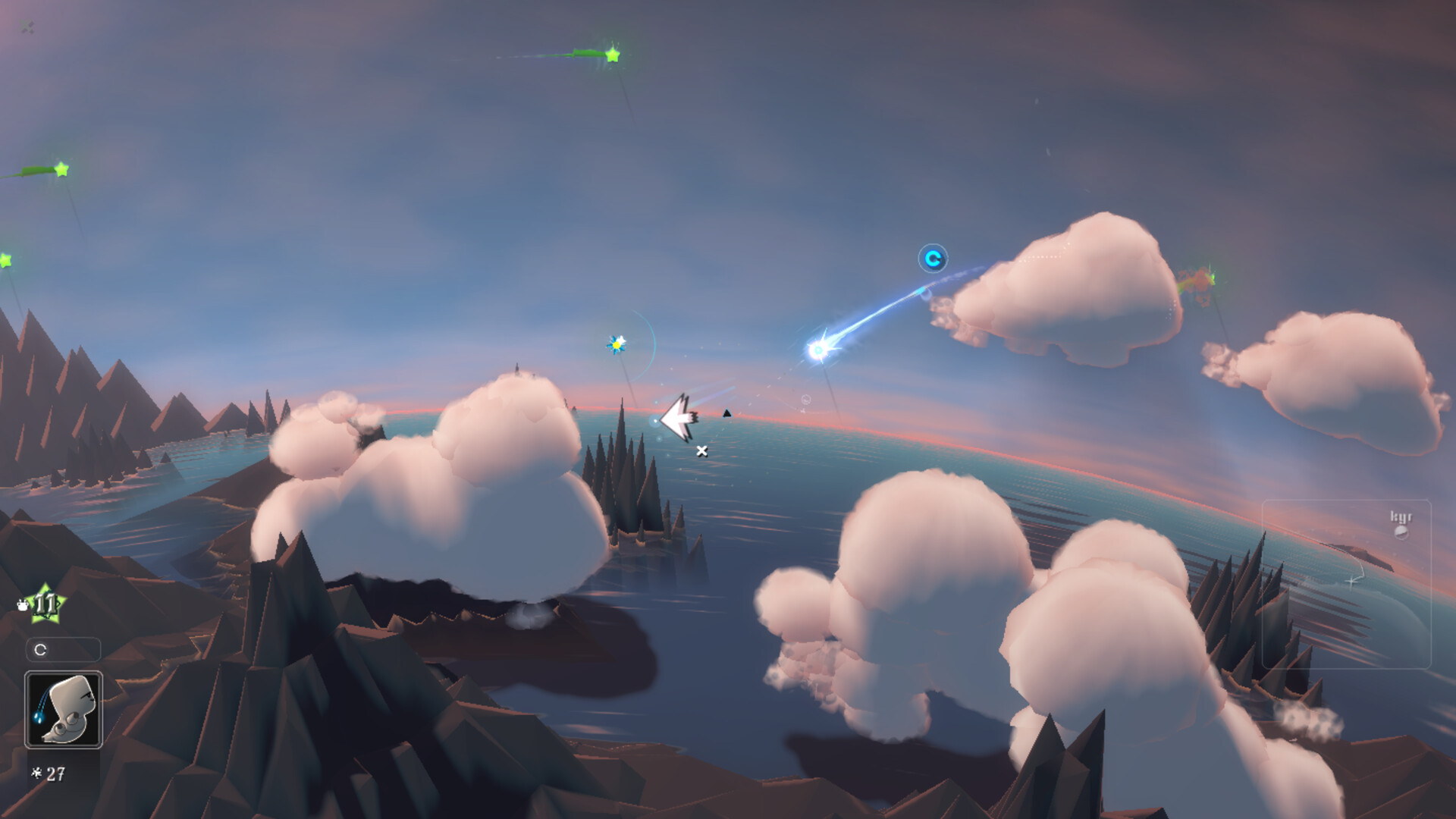
Task: Select the blue C ability orb in the sky
Action: tap(934, 259)
